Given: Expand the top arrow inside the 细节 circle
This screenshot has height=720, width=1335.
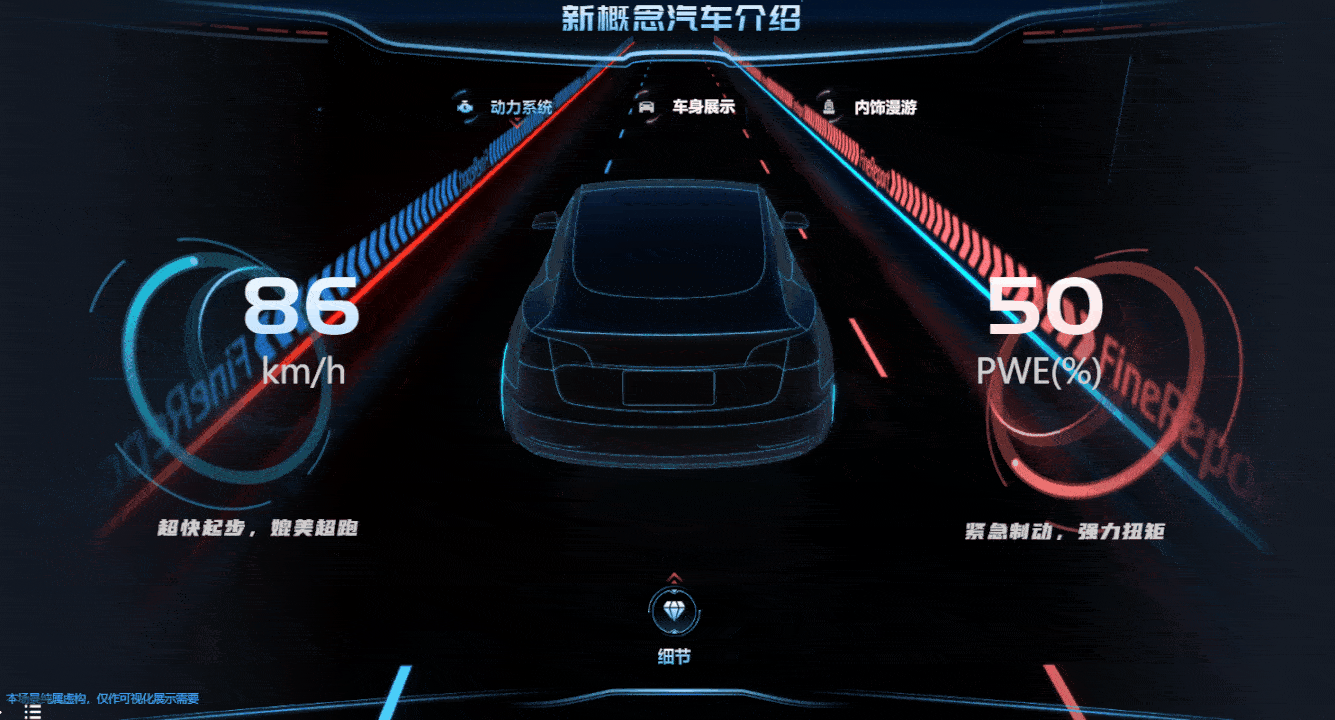Looking at the screenshot, I should coord(675,590).
